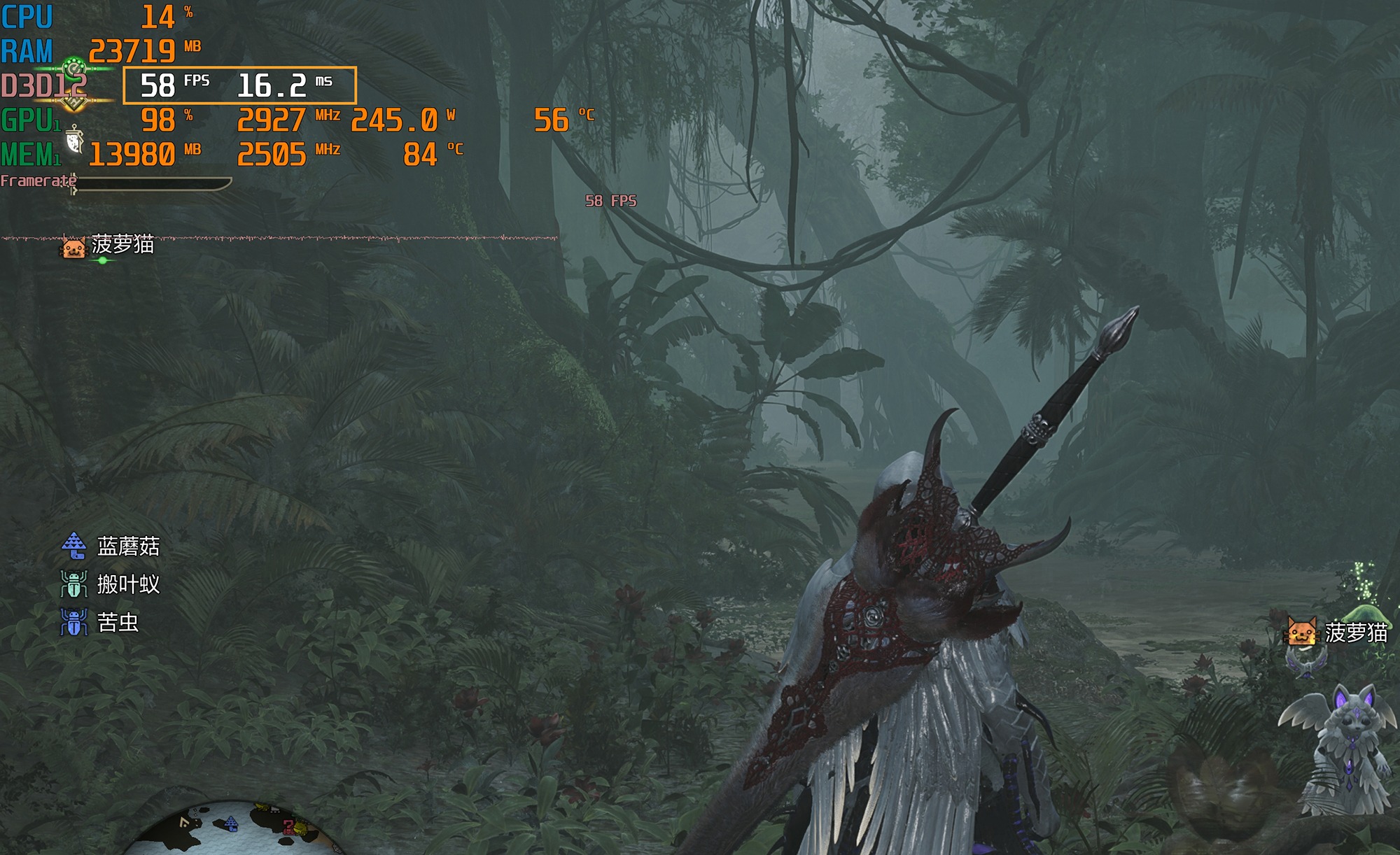Screen dimensions: 1400x855
Task: Choose the 搬叶蚁 ant entry
Action: click(x=112, y=584)
